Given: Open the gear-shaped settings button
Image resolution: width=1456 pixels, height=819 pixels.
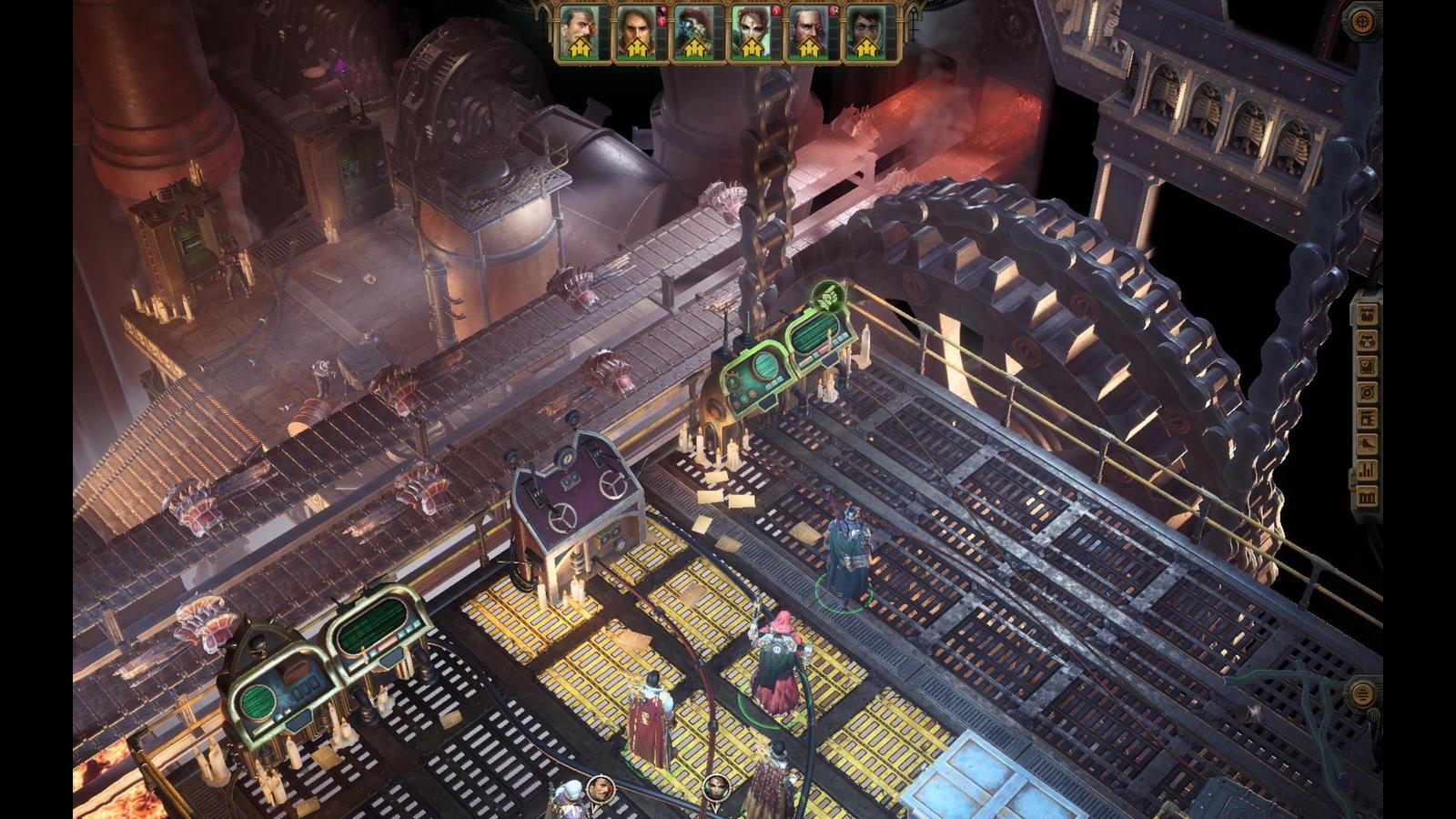Looking at the screenshot, I should pos(1362,20).
